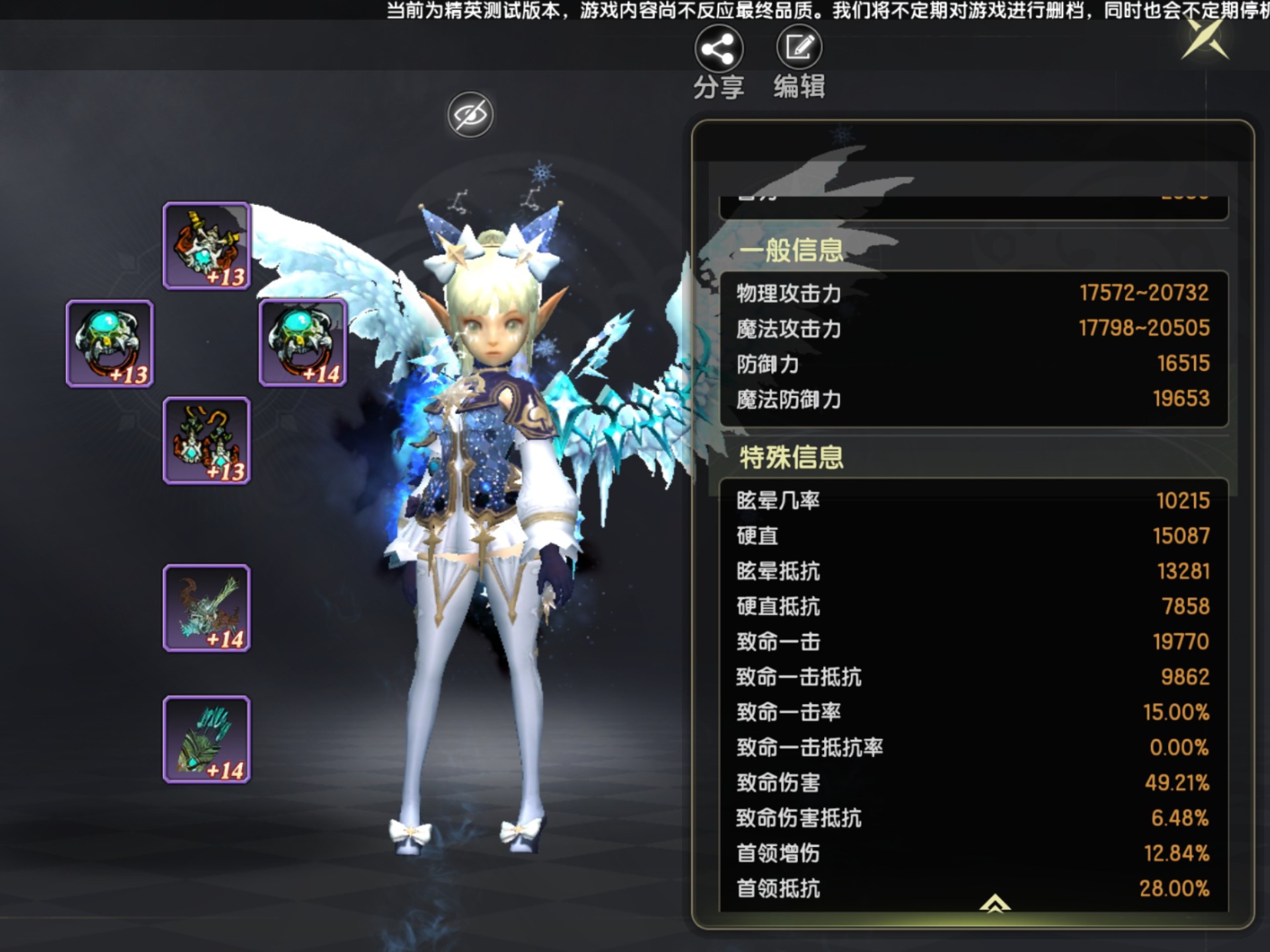Toggle the crossed-eye visibility icon
The image size is (1270, 952).
(x=470, y=115)
